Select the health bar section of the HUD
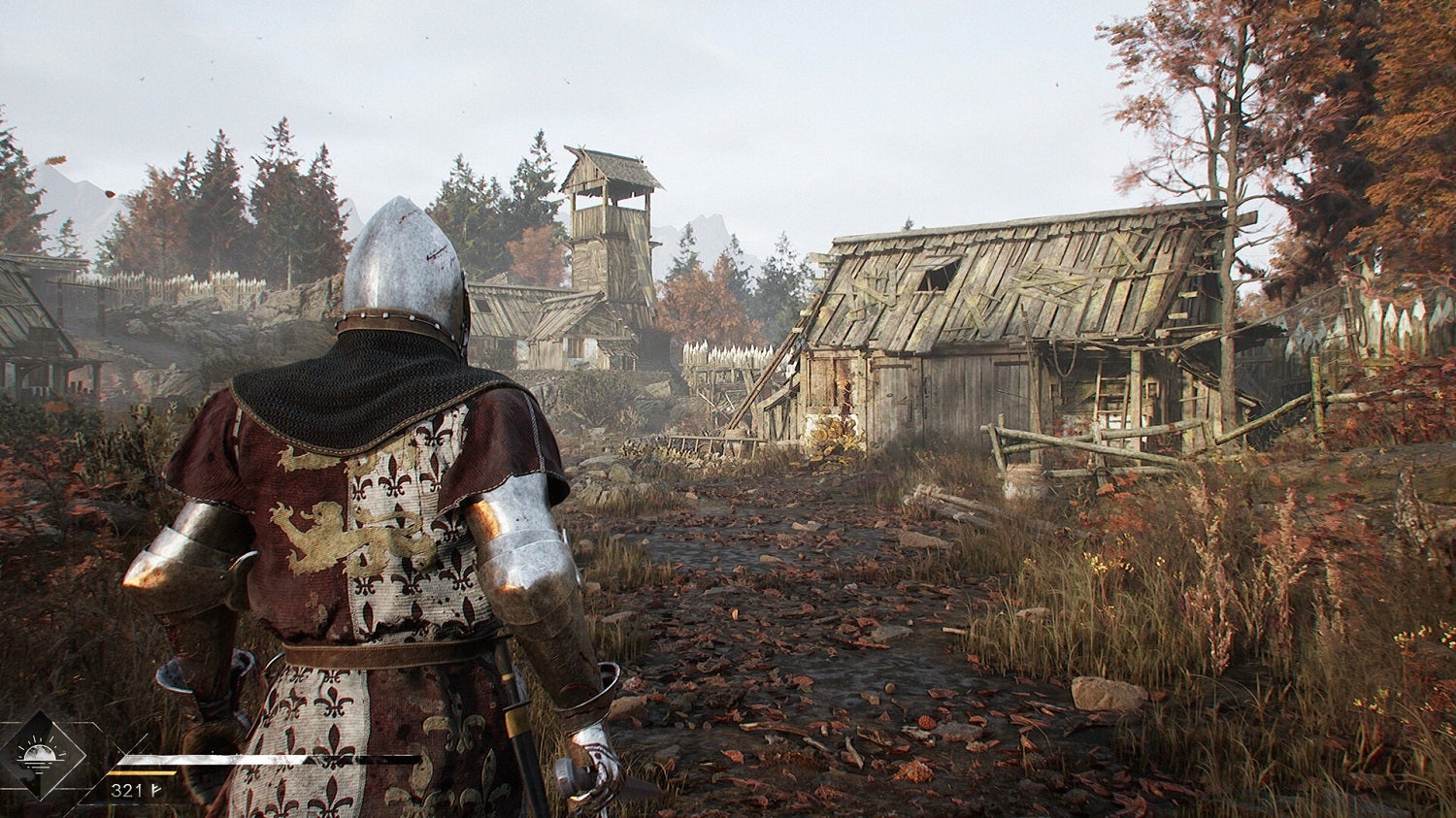Screen dimensions: 1456x818 click(214, 760)
